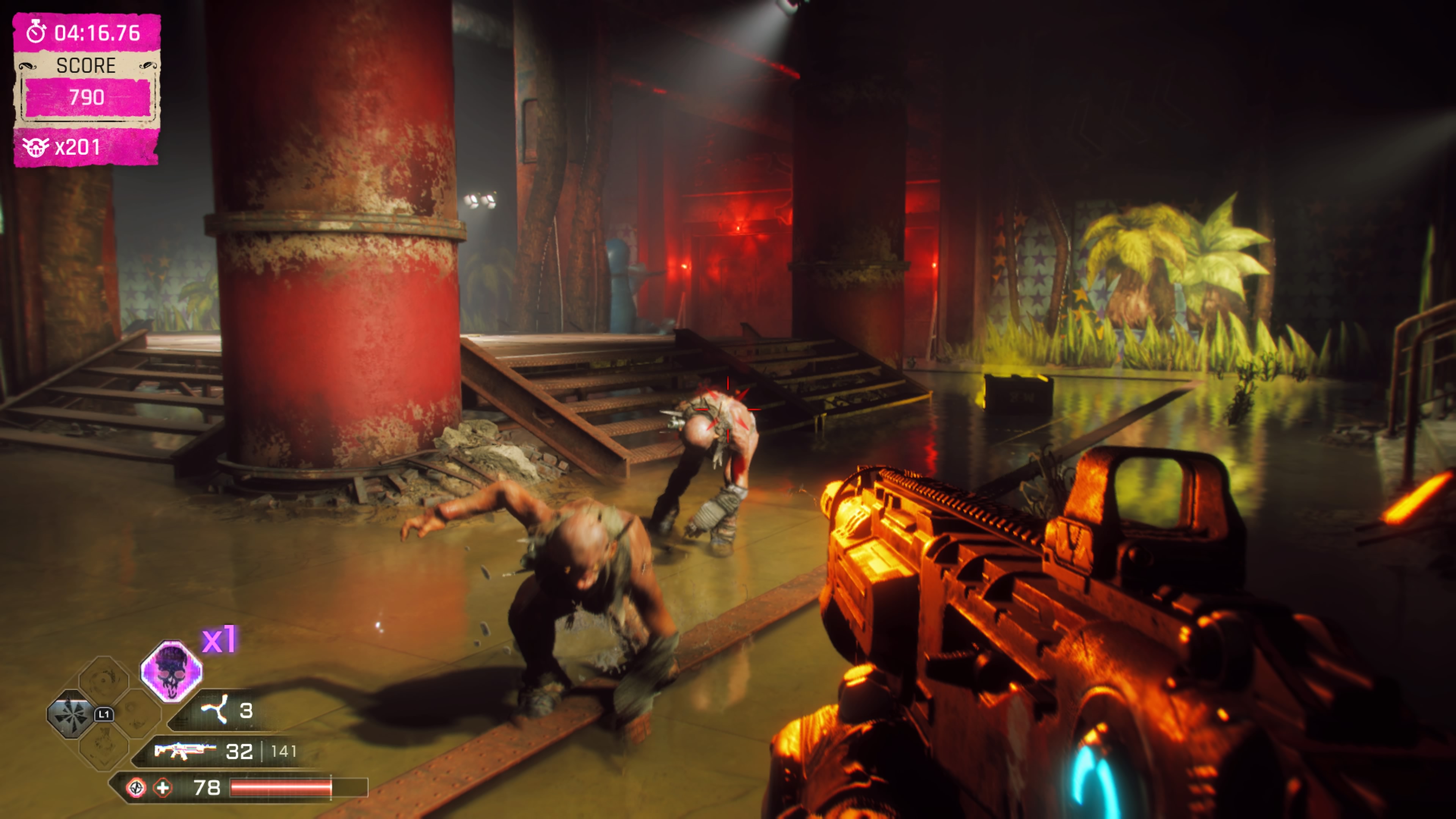
Task: Select the assault rifle weapon icon
Action: point(184,751)
